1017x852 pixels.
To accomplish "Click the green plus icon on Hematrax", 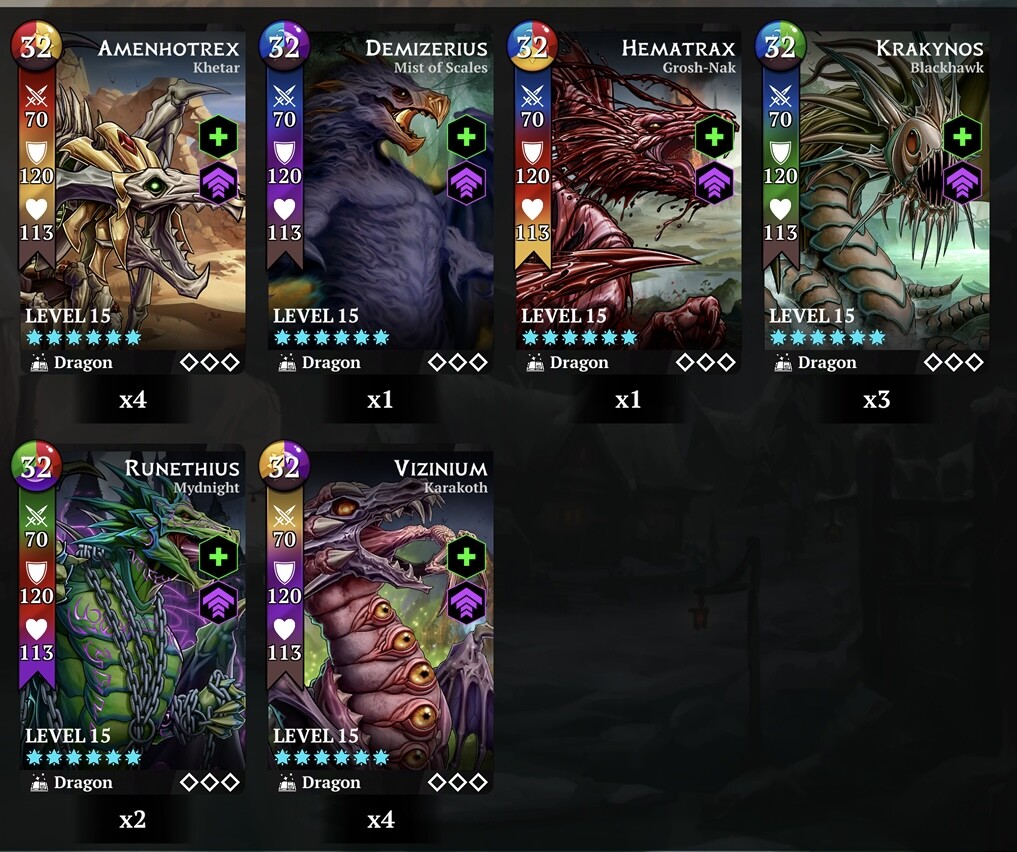I will tap(714, 138).
